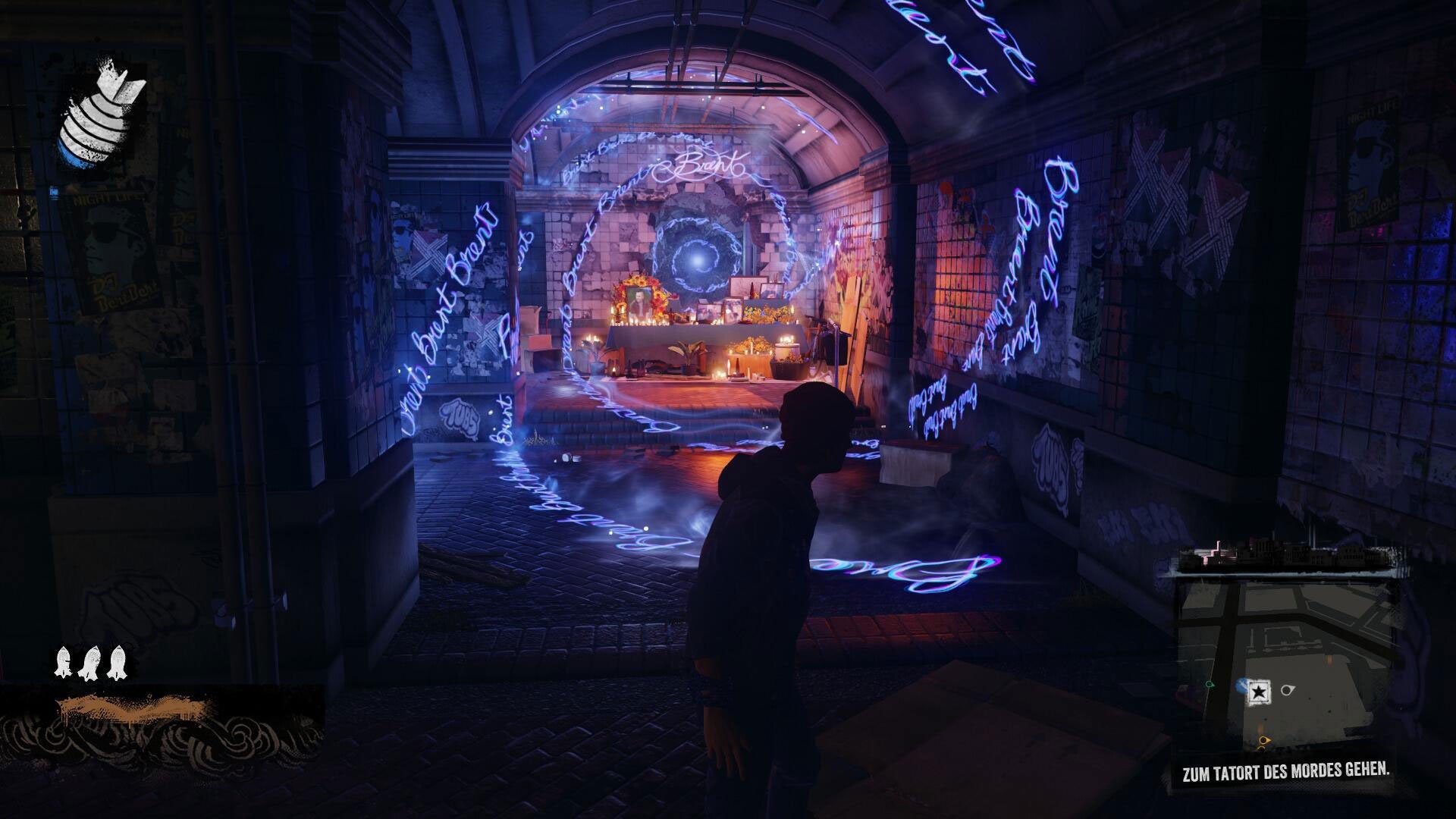The width and height of the screenshot is (1456, 819).
Task: Click the first rocket ammo icon
Action: (x=64, y=661)
